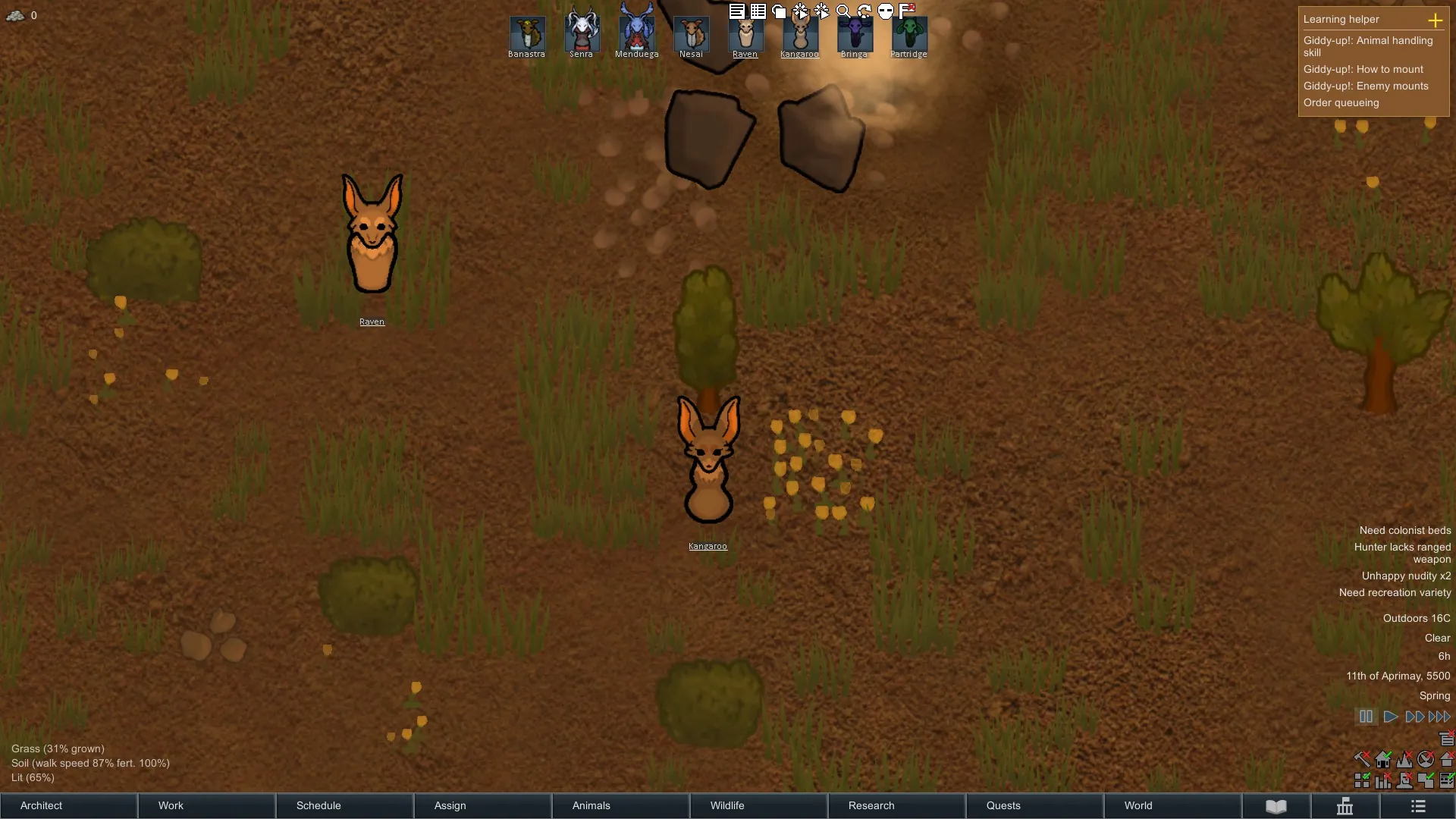Screen dimensions: 1456x819
Task: Click the magnifying glass search icon
Action: point(843,11)
